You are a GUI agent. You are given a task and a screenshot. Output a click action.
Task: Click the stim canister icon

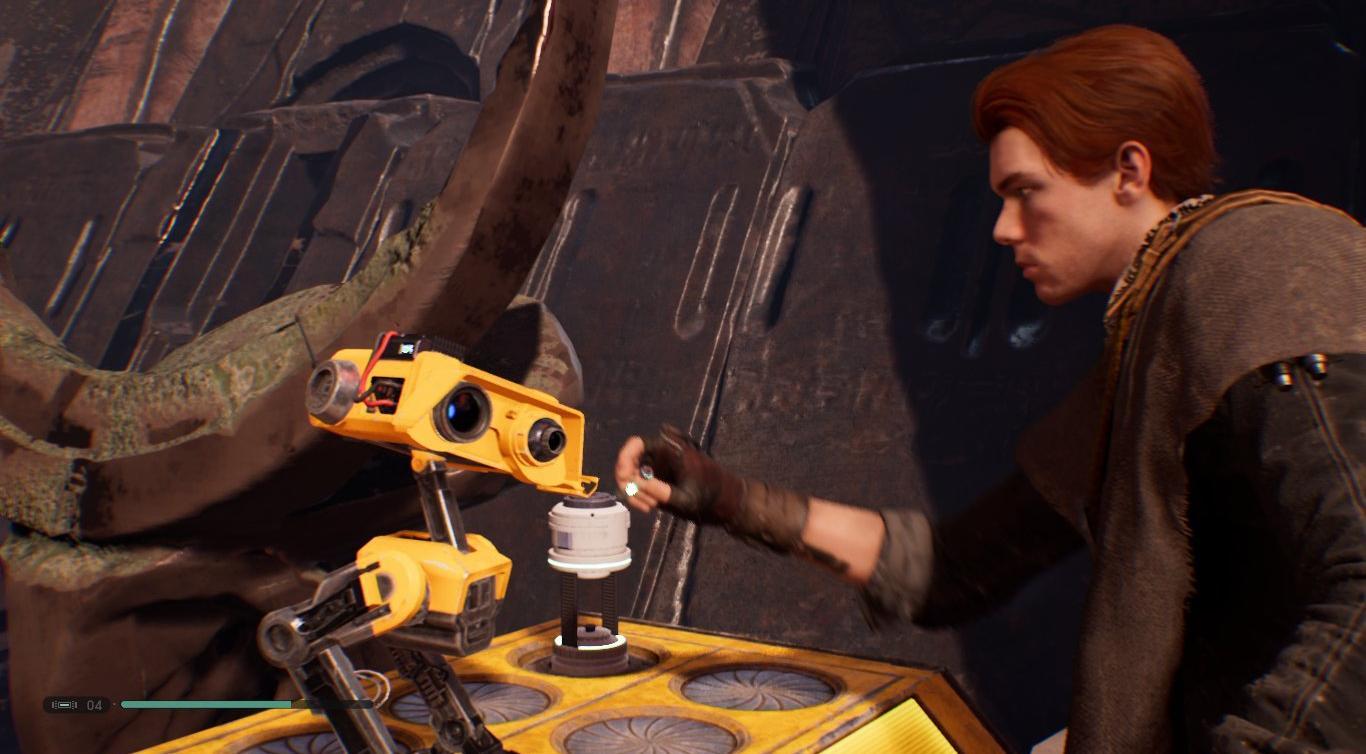62,705
